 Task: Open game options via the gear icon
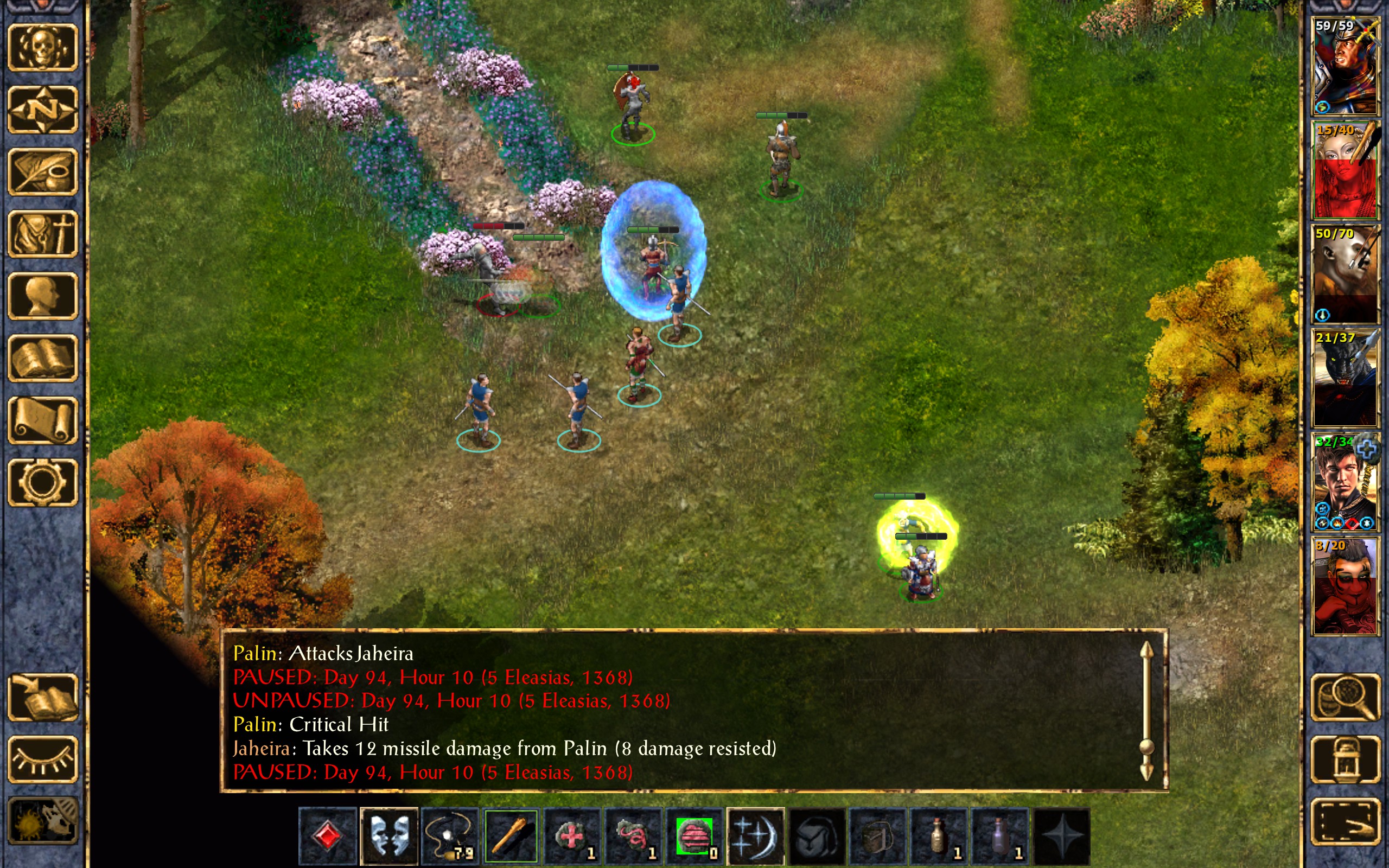pos(42,482)
